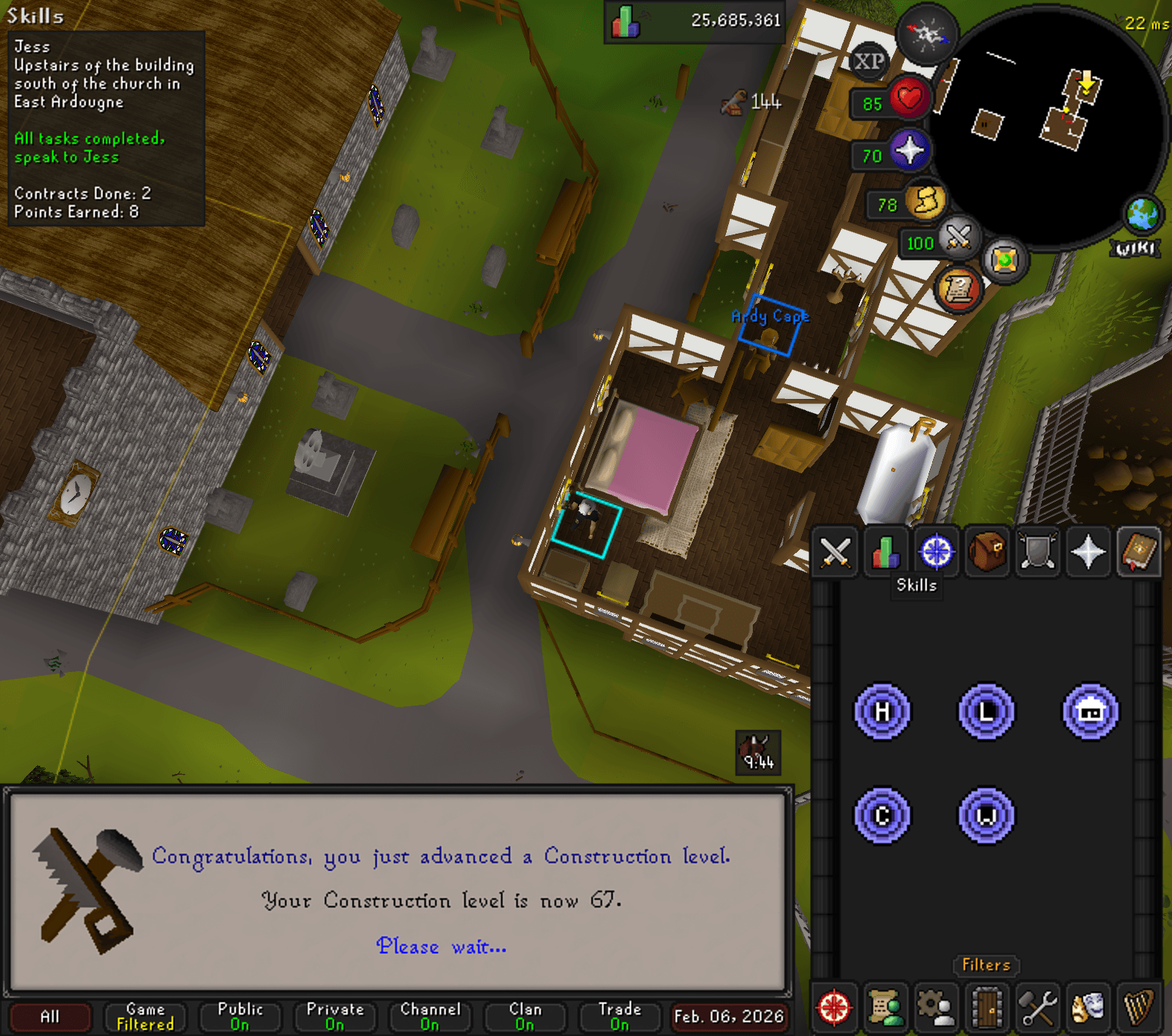
Task: Open the Magic spellbook tab
Action: 1140,552
